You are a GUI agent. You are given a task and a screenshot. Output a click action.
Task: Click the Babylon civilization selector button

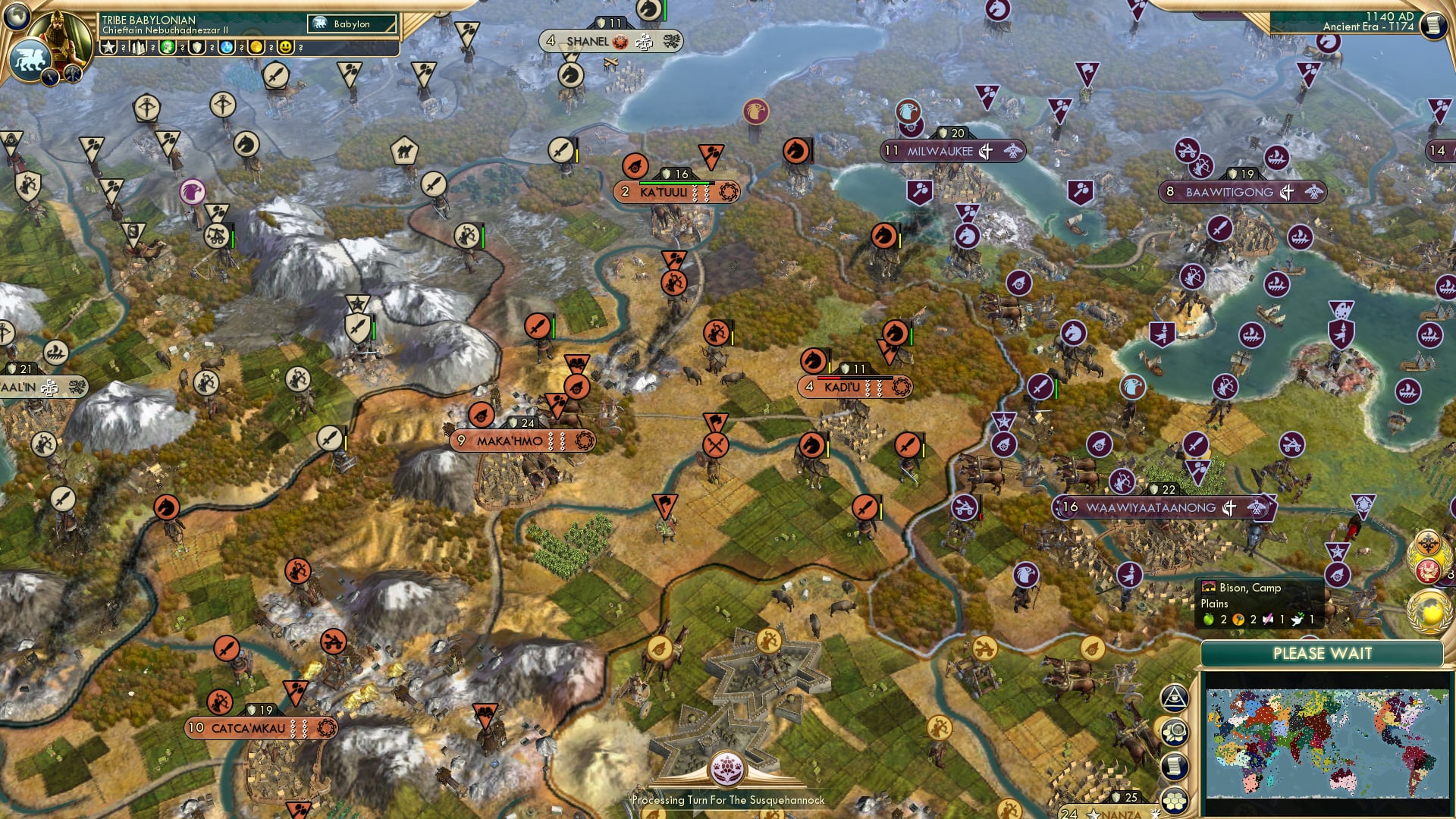[352, 24]
